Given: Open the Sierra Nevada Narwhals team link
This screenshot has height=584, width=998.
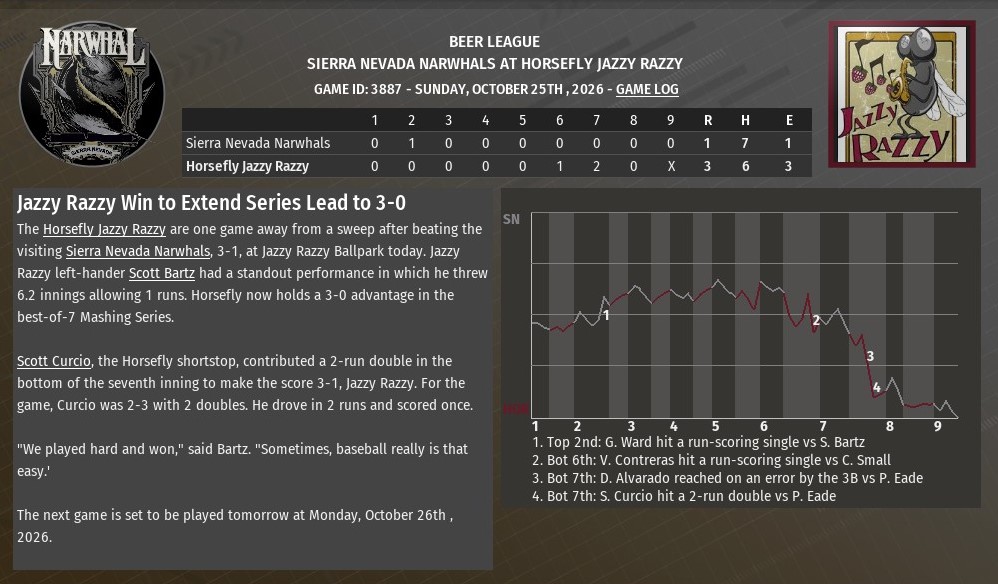Looking at the screenshot, I should coord(138,251).
